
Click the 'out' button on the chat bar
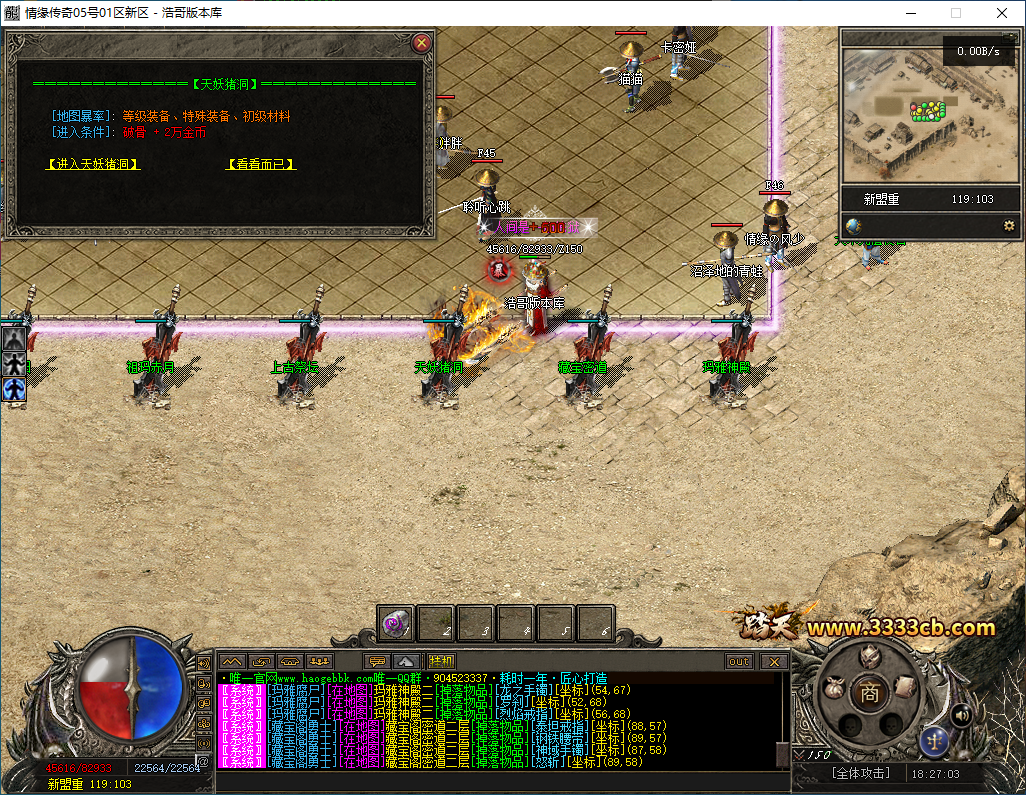(x=739, y=661)
